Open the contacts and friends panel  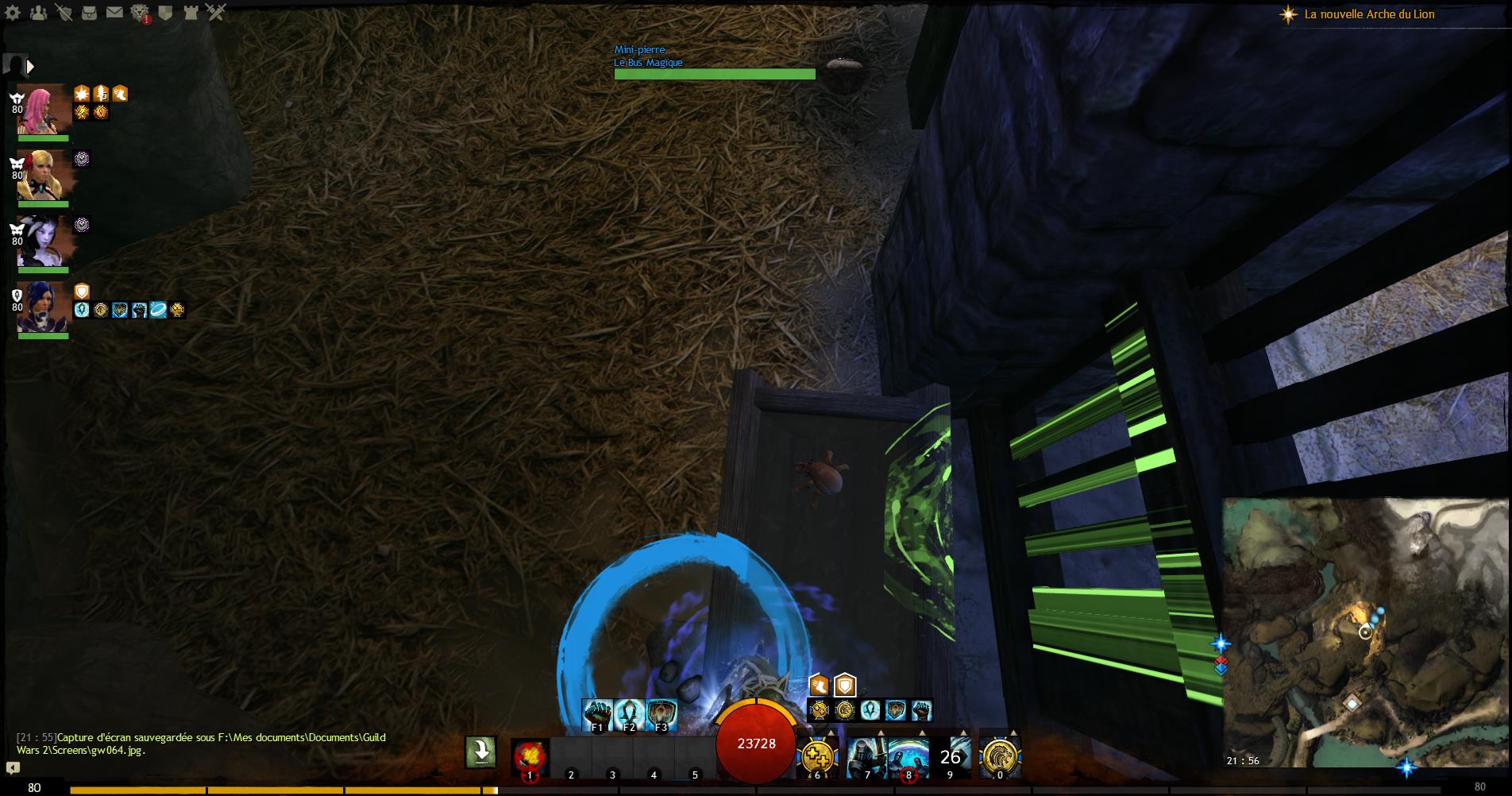tap(39, 13)
